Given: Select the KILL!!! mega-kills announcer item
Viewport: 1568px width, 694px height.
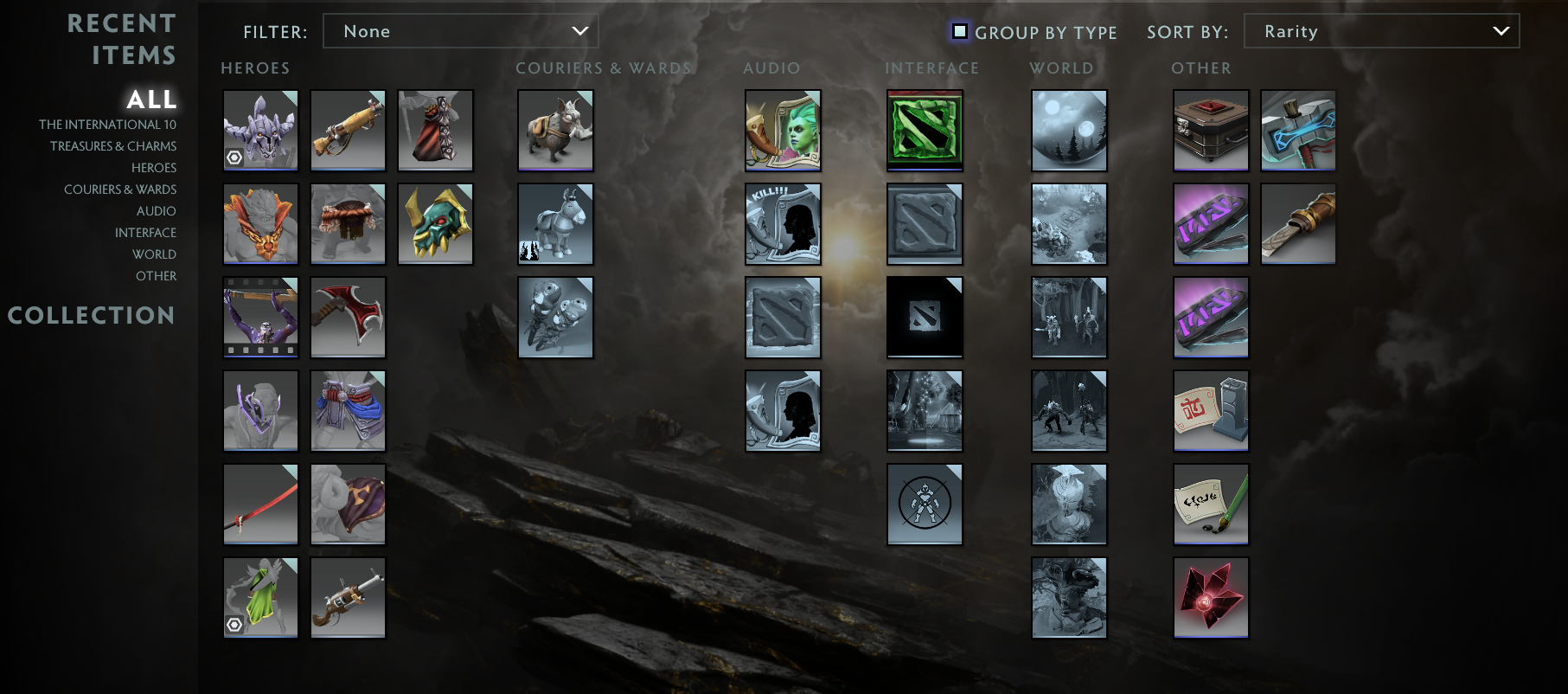Looking at the screenshot, I should [782, 223].
